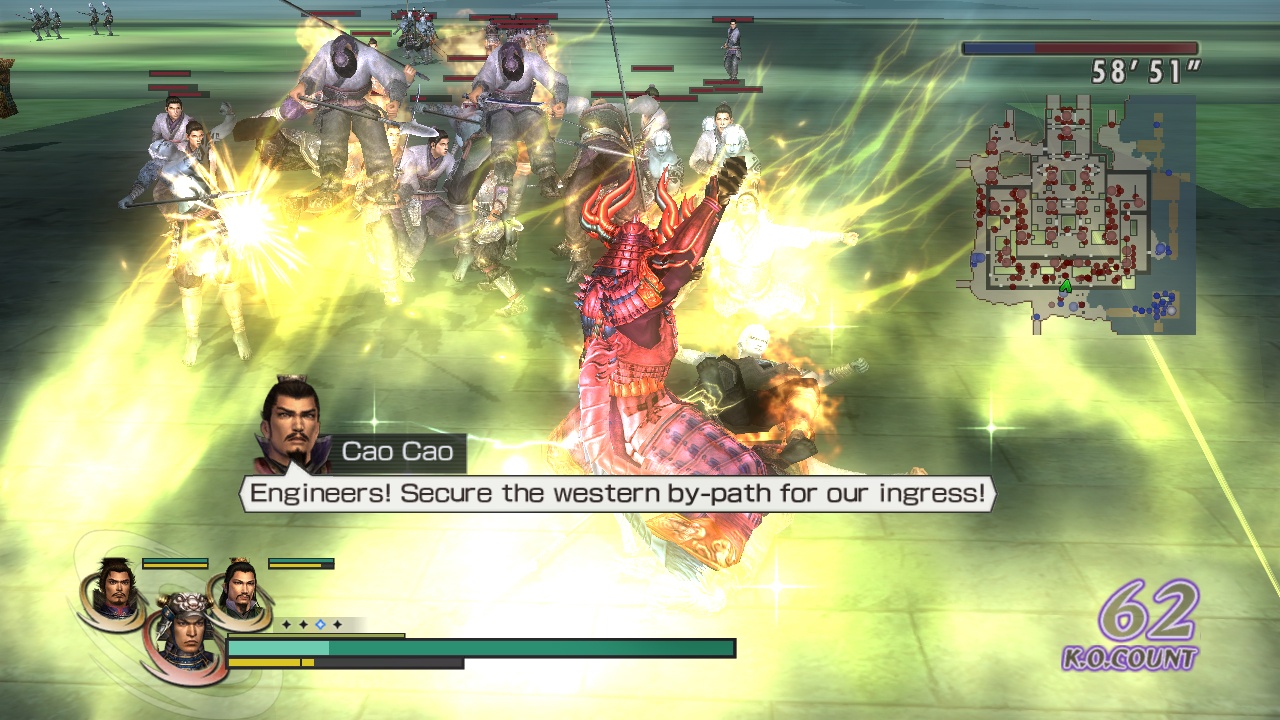The height and width of the screenshot is (720, 1280).
Task: Click the Cao Cao name banner
Action: click(x=395, y=451)
